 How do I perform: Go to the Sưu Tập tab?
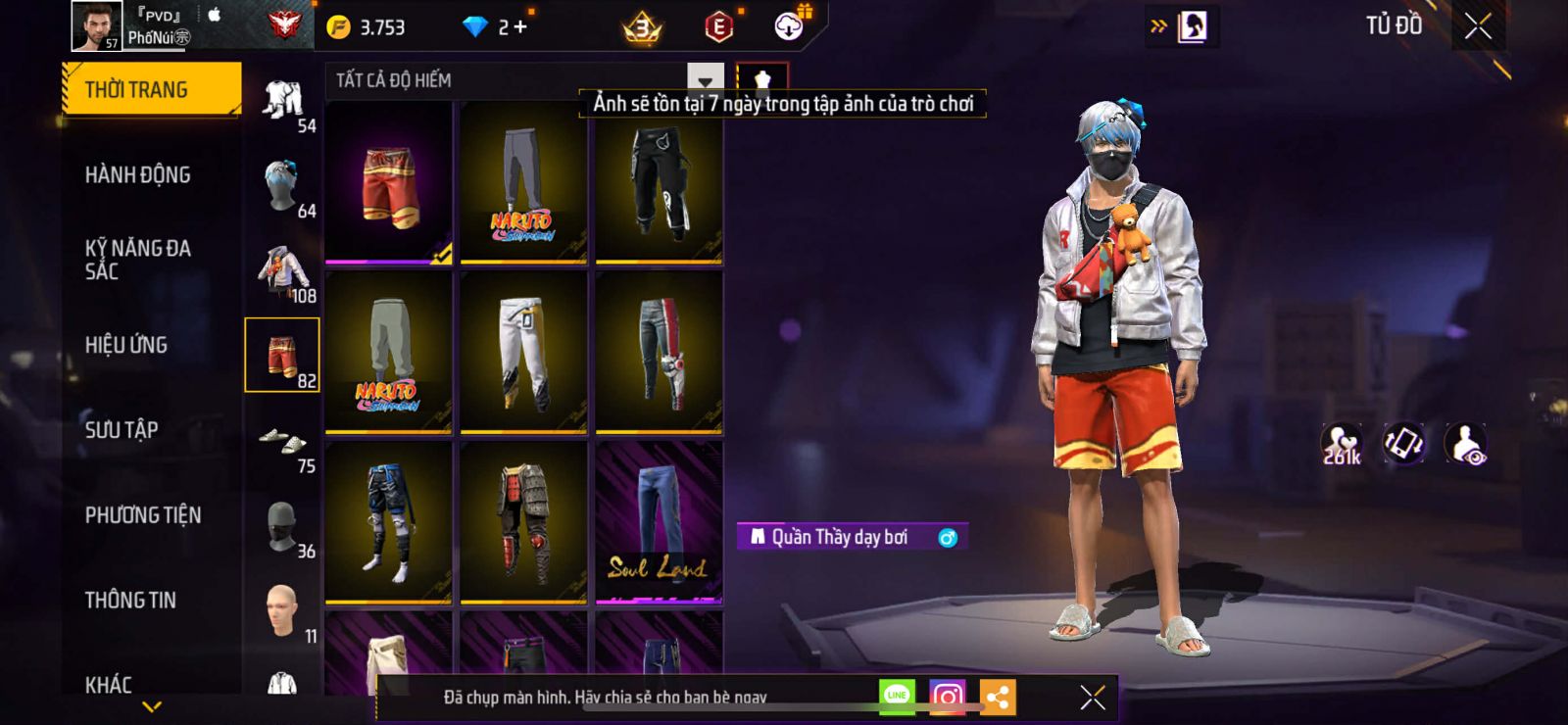pyautogui.click(x=122, y=430)
